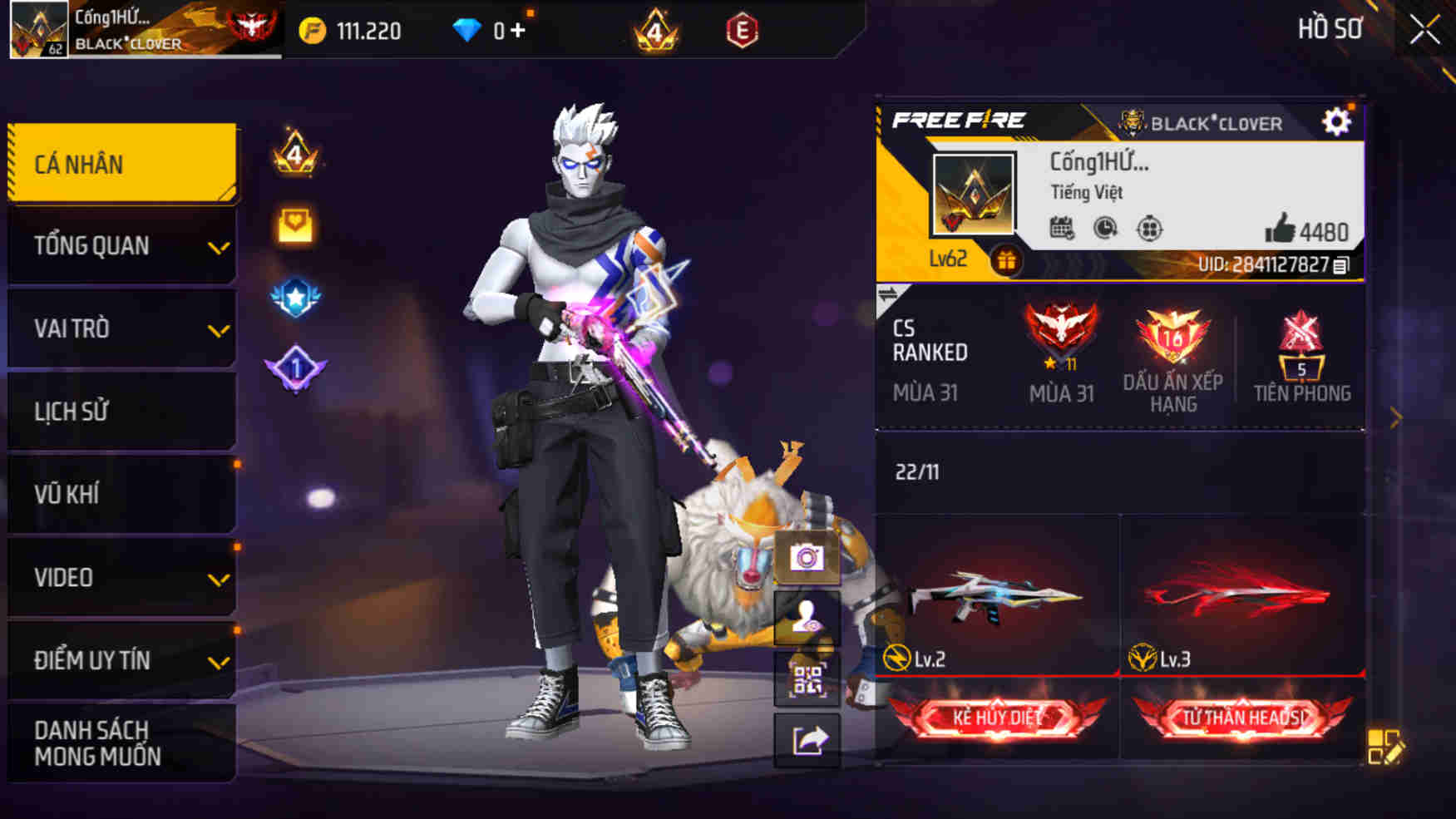Expand the VAI TRÒ section
1456x819 pixels.
[121, 328]
